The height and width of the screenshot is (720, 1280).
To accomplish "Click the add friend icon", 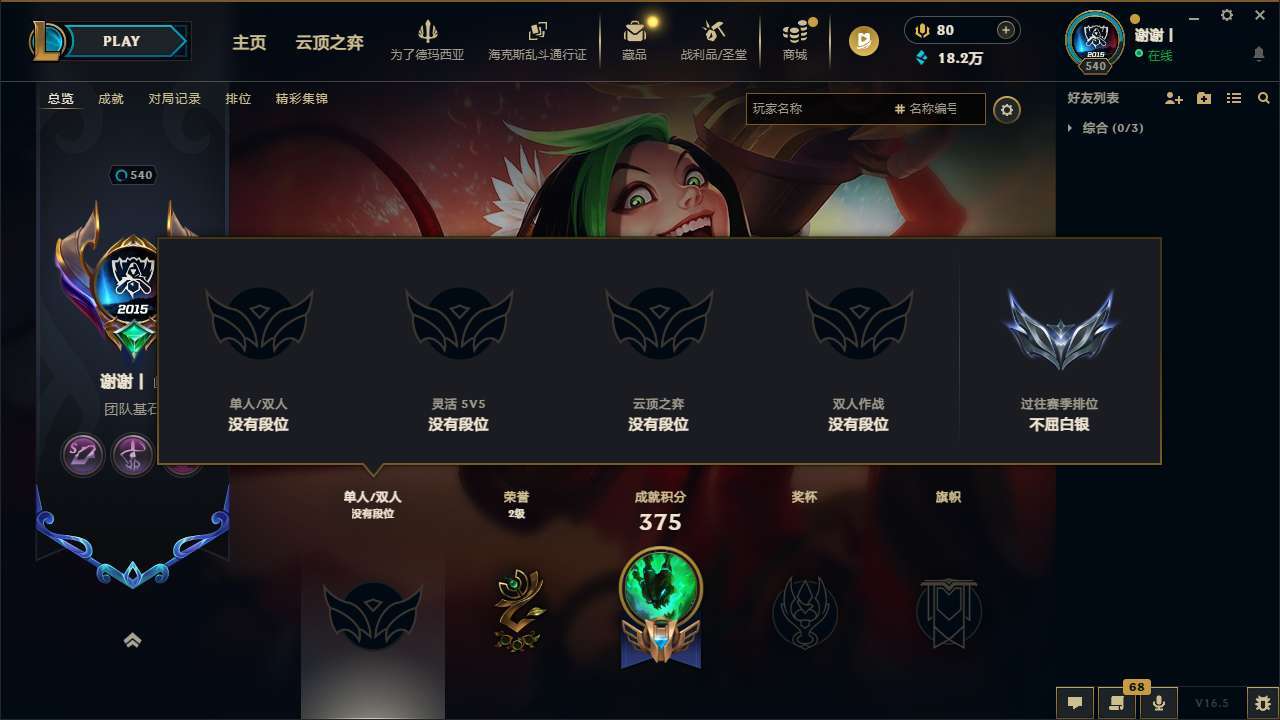I will pyautogui.click(x=1174, y=98).
